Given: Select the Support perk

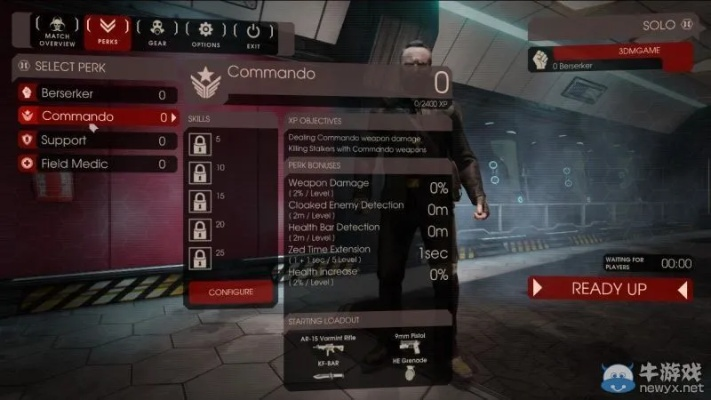Looking at the screenshot, I should 97,140.
